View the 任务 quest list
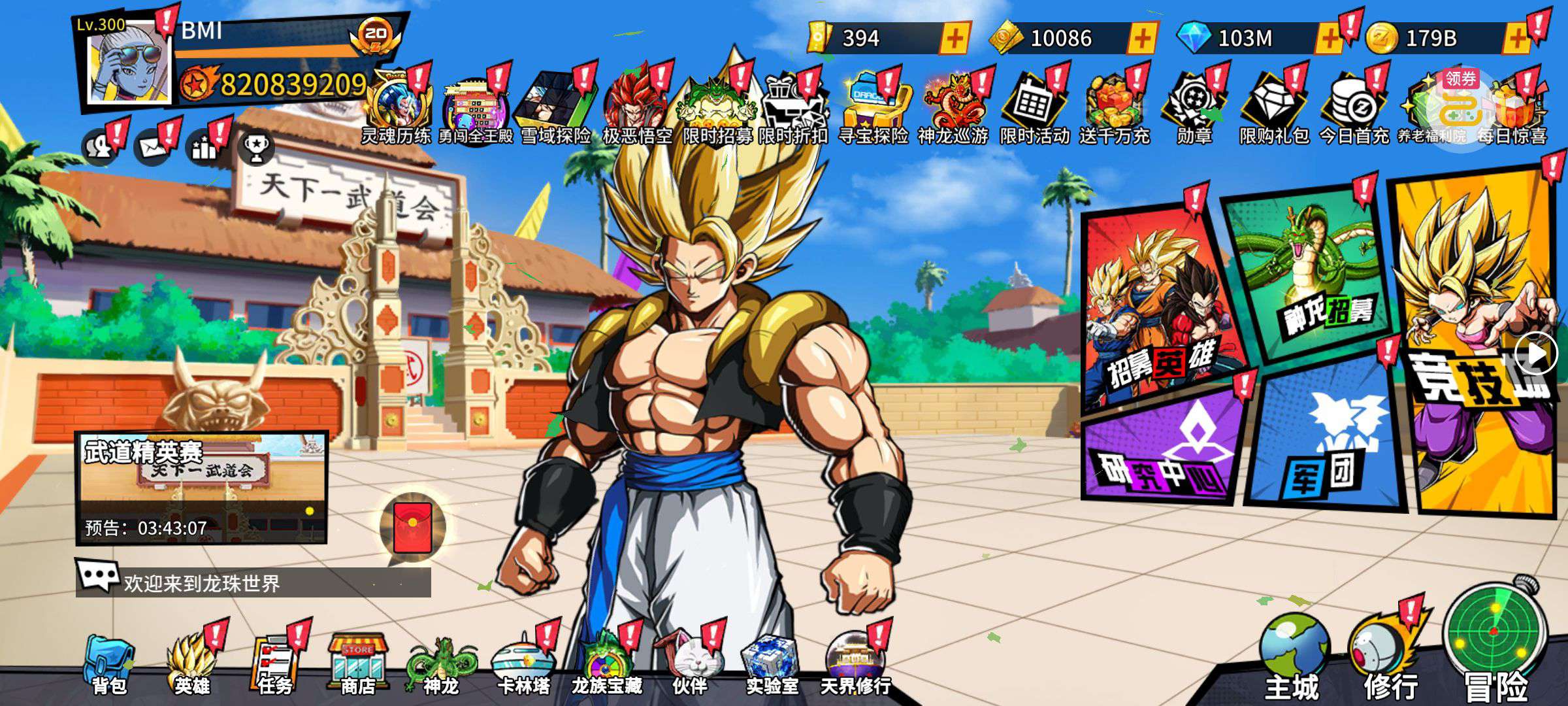This screenshot has width=1568, height=706. tap(275, 664)
